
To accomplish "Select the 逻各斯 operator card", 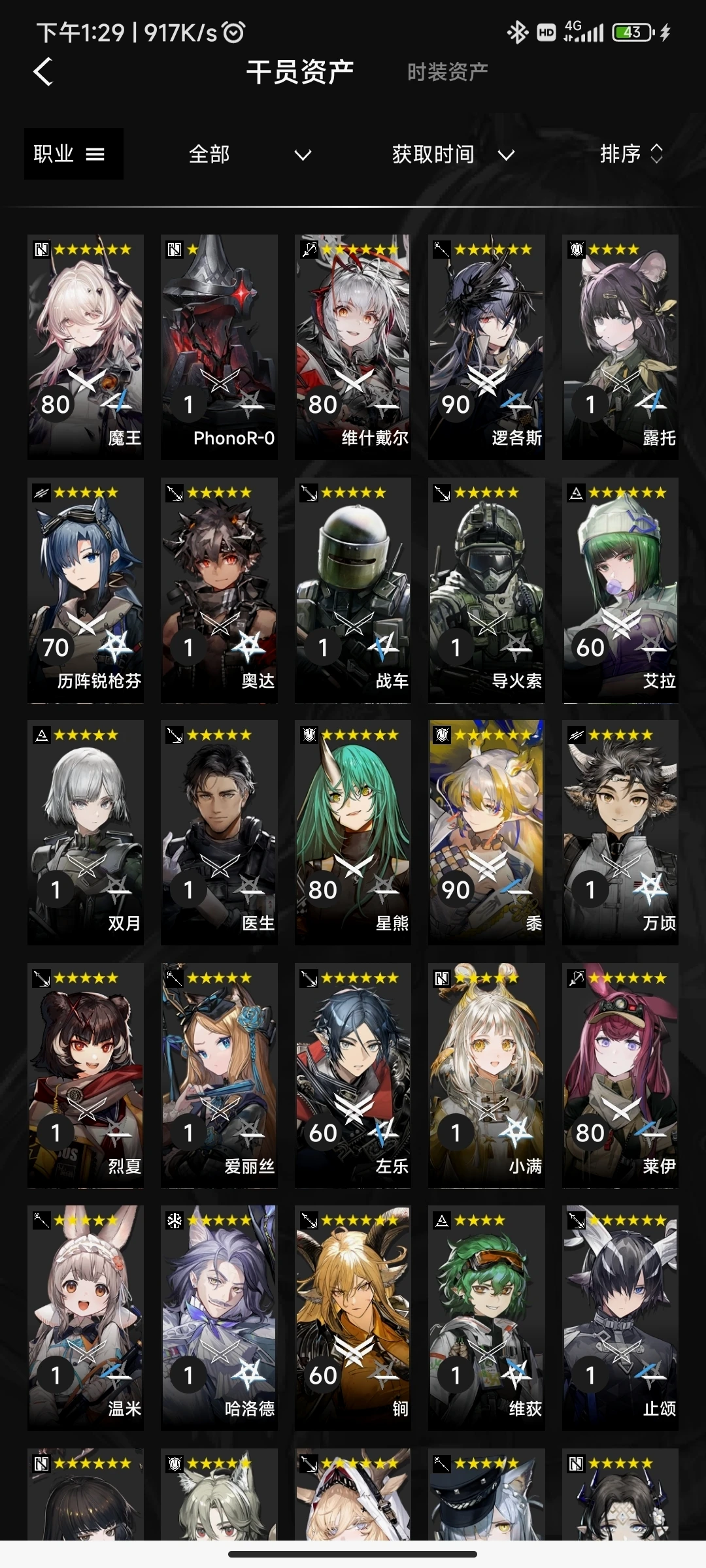I will click(x=486, y=346).
